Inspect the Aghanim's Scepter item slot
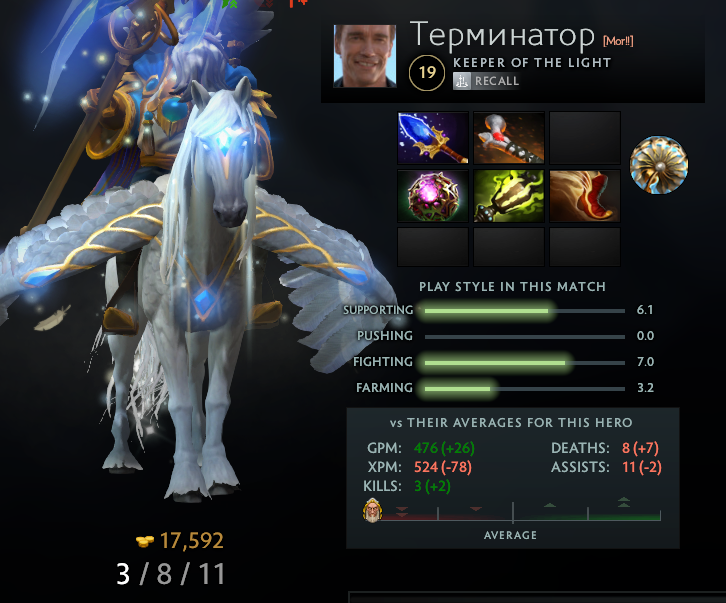Viewport: 726px width, 603px height. [433, 137]
